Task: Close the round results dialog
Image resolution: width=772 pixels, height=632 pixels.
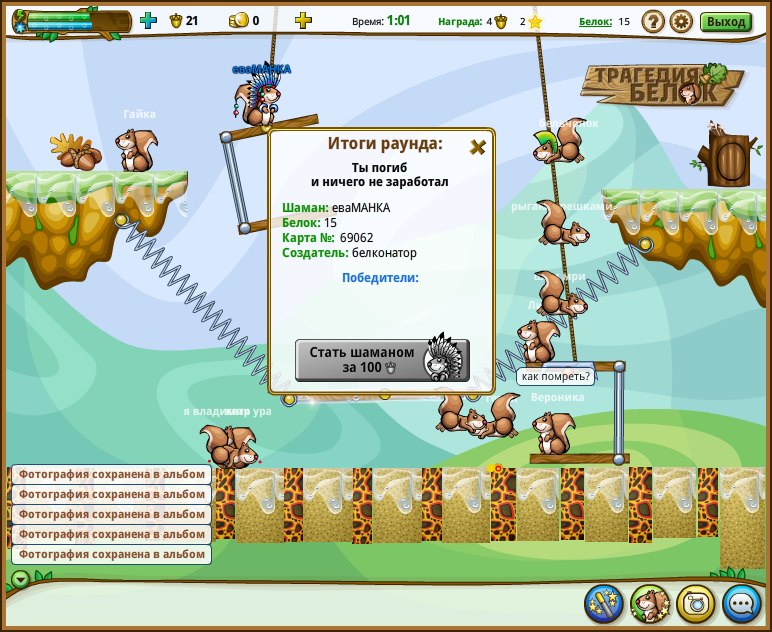Action: coord(478,147)
